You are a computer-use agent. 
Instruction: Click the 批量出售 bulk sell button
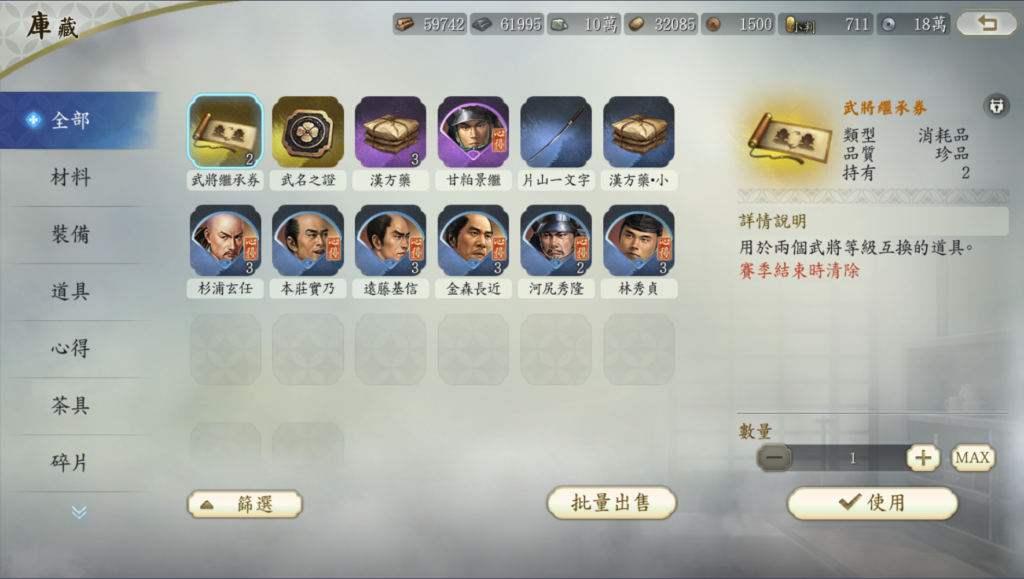coord(611,503)
